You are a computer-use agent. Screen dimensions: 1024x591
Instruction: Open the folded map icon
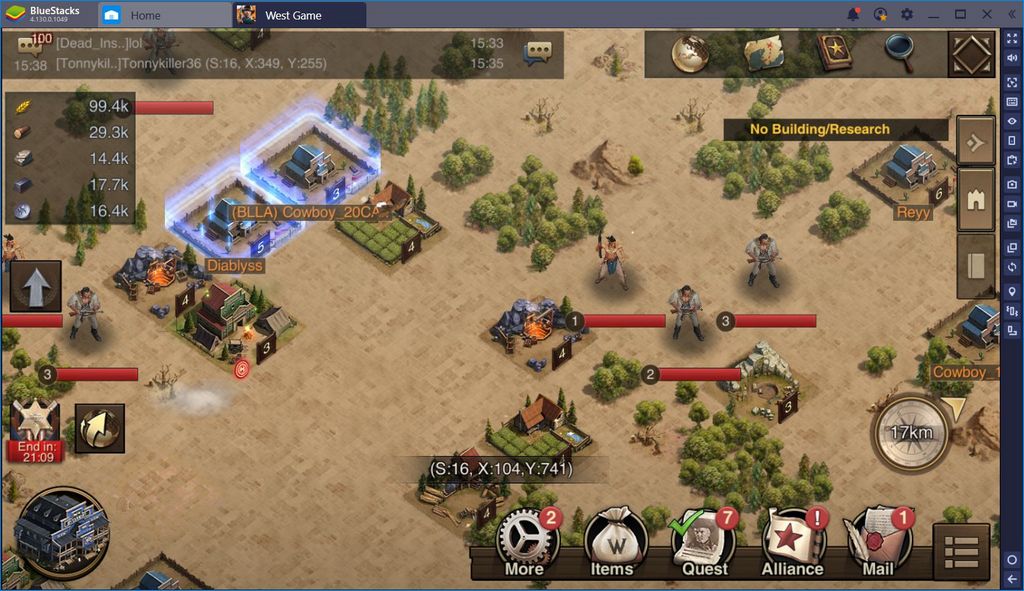[763, 53]
